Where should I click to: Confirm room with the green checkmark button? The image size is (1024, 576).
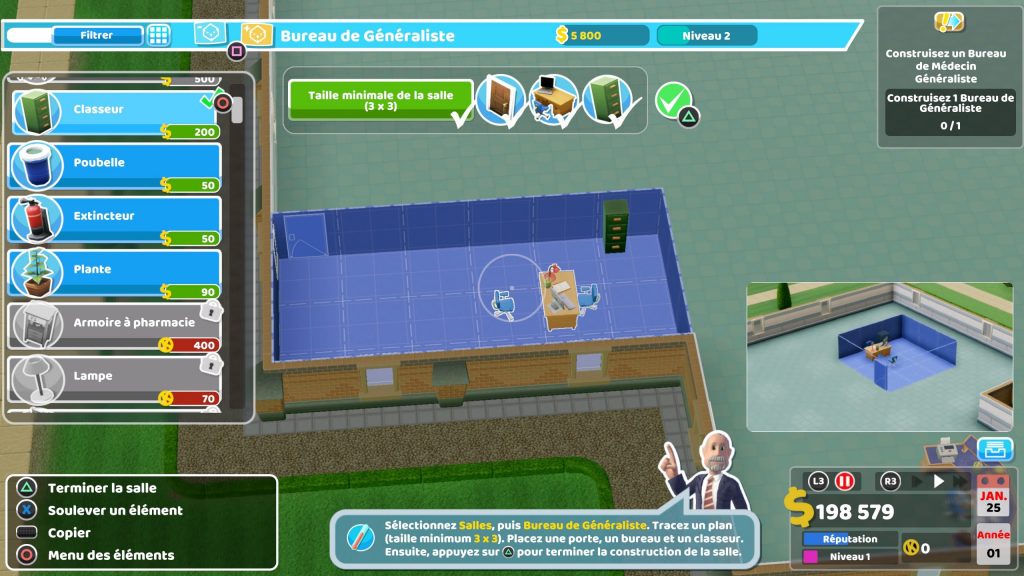click(673, 98)
